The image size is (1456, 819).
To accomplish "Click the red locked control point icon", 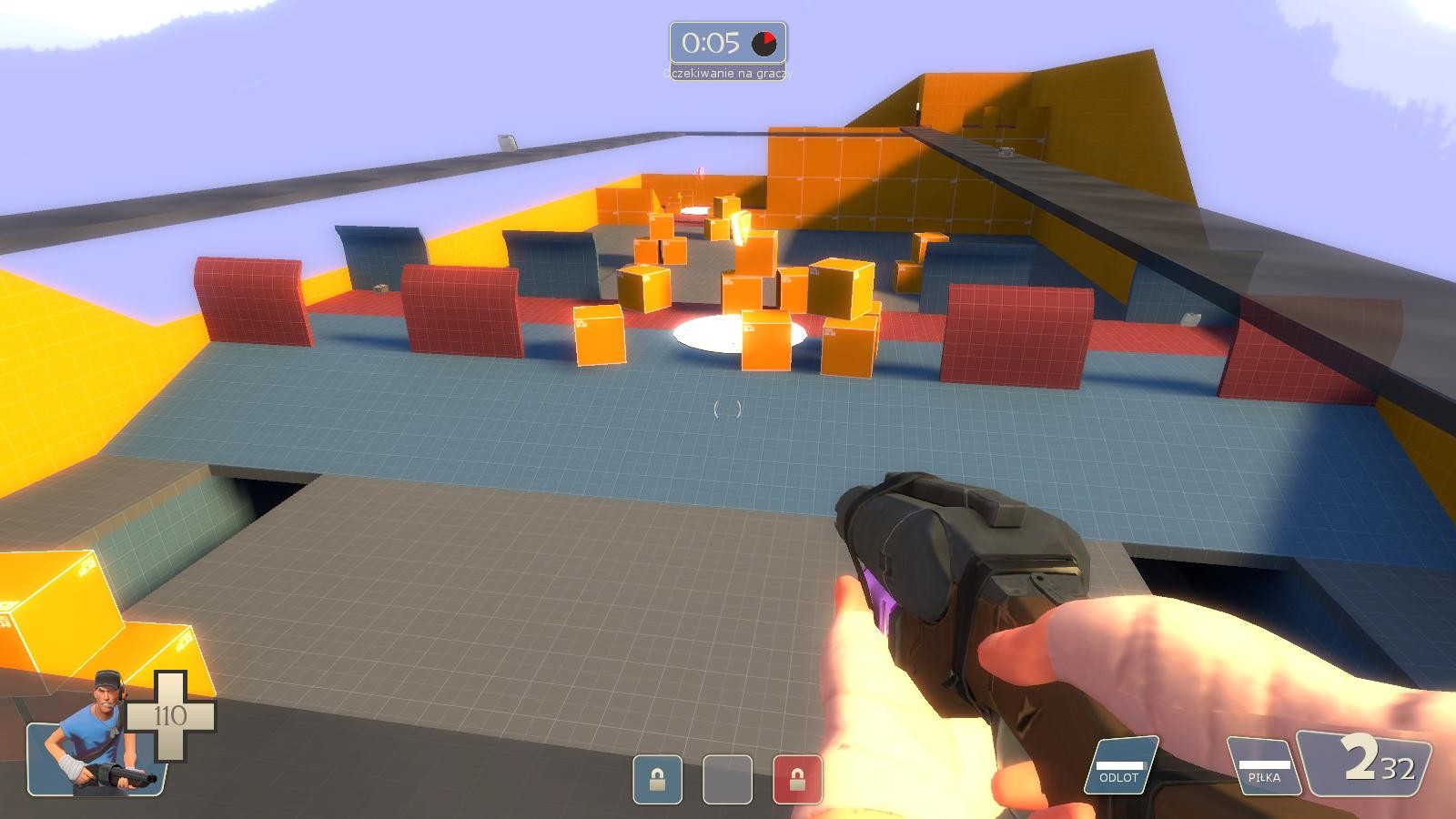I will click(x=797, y=780).
